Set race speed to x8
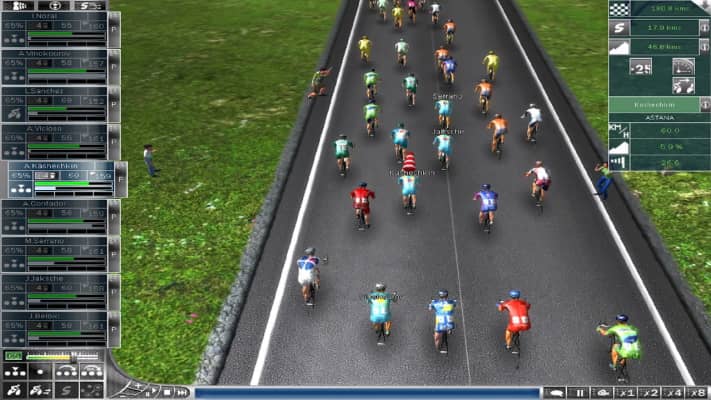The image size is (711, 400). 698,392
